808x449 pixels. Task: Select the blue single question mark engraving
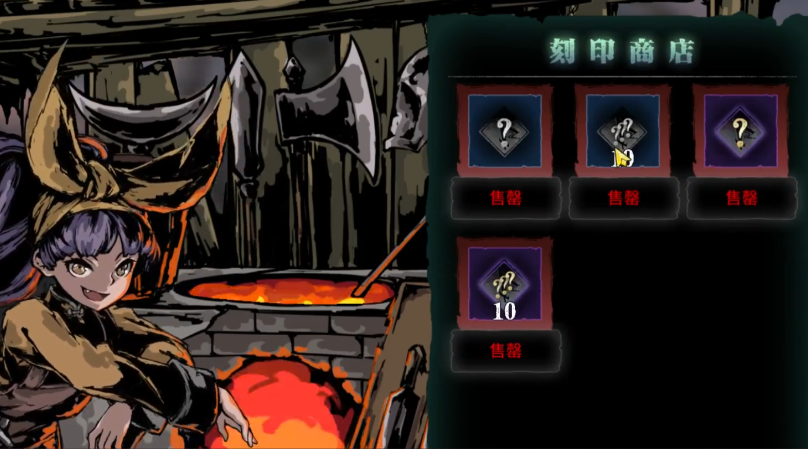coord(505,131)
